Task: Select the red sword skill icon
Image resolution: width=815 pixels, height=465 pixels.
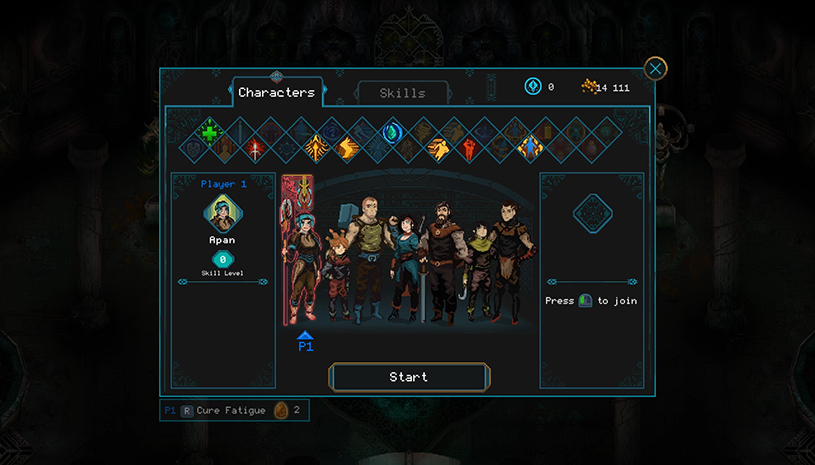Action: (256, 148)
